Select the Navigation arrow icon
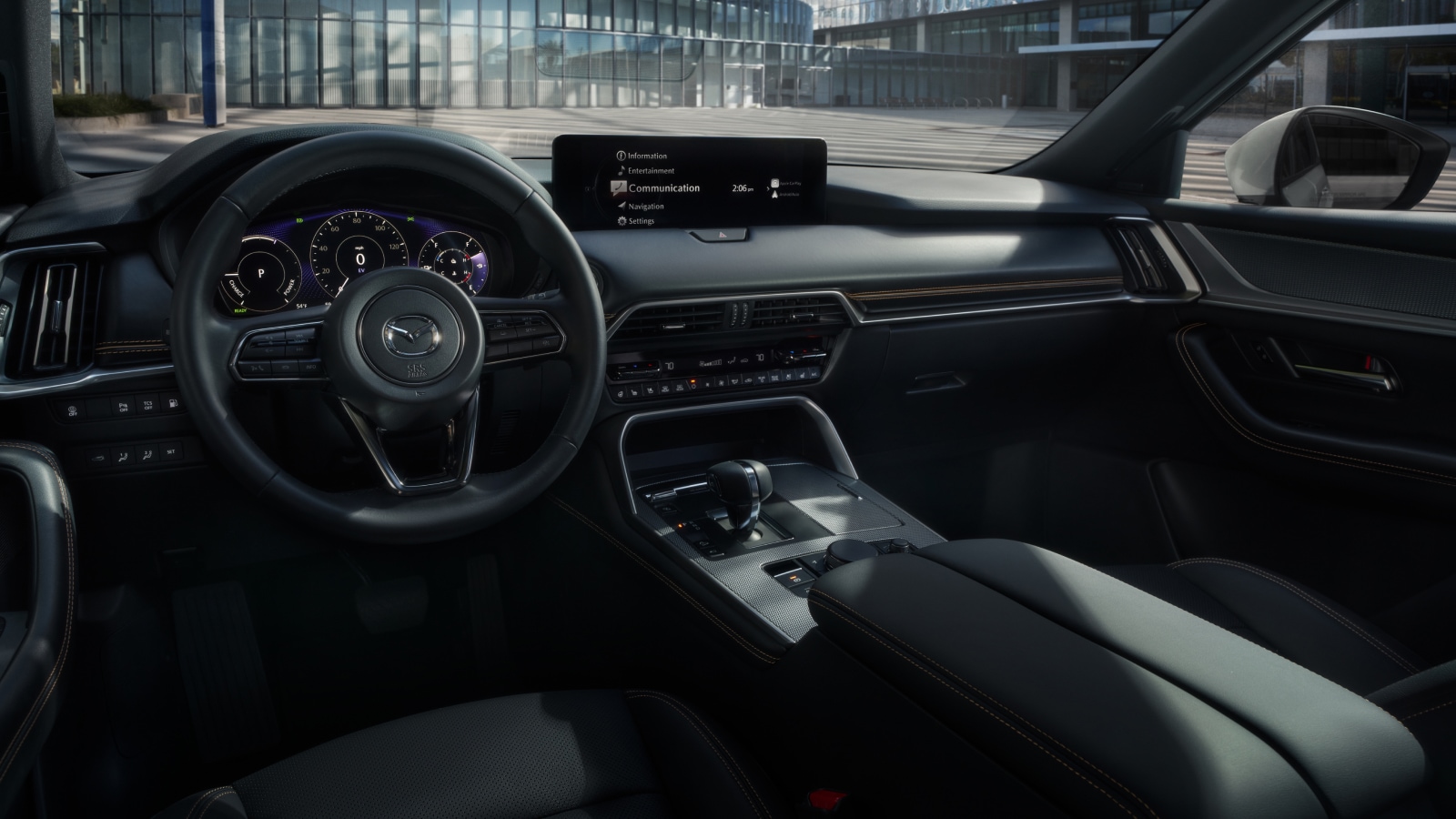The width and height of the screenshot is (1456, 819). point(622,206)
